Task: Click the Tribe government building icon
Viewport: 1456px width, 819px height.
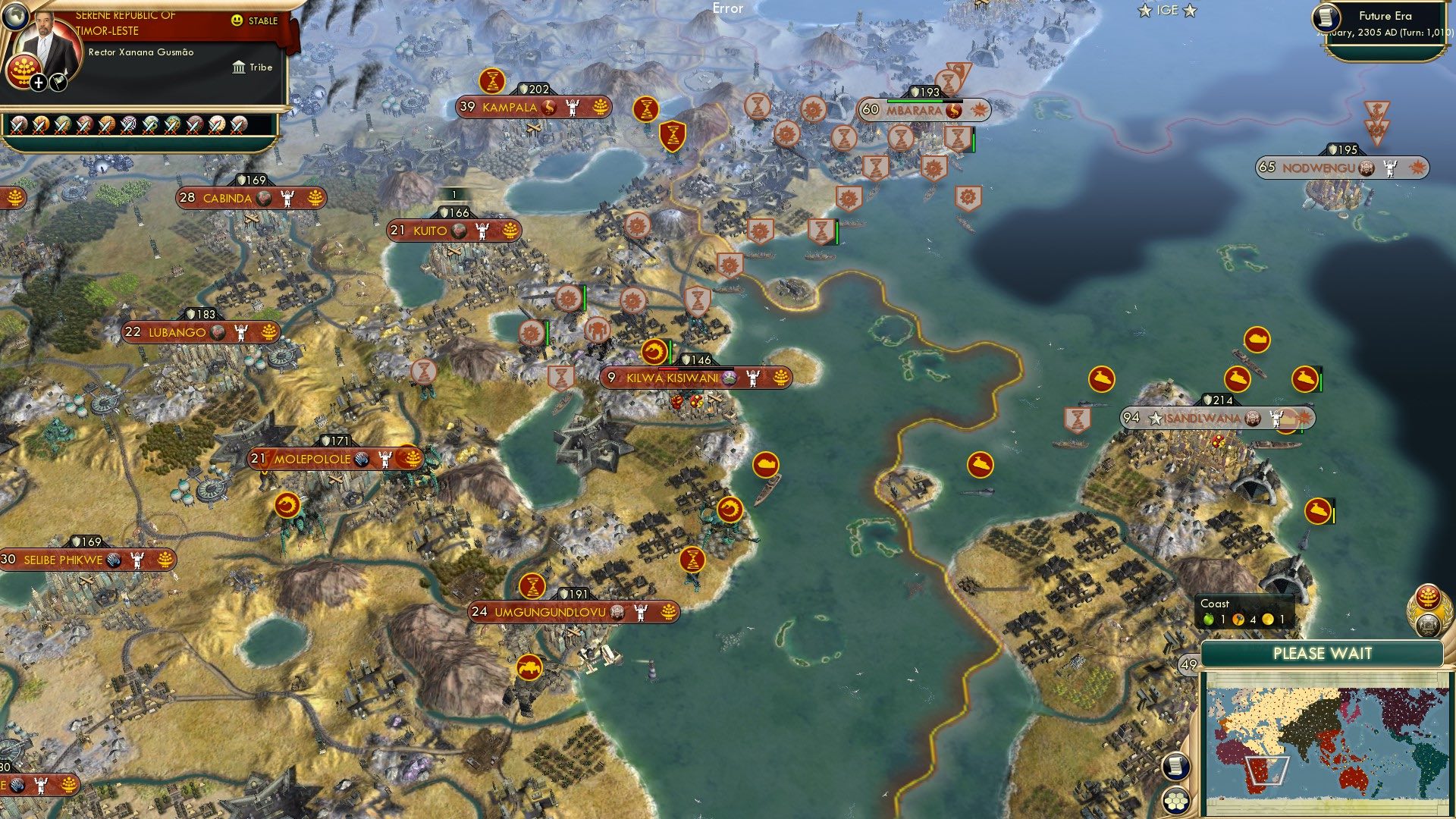Action: point(239,67)
